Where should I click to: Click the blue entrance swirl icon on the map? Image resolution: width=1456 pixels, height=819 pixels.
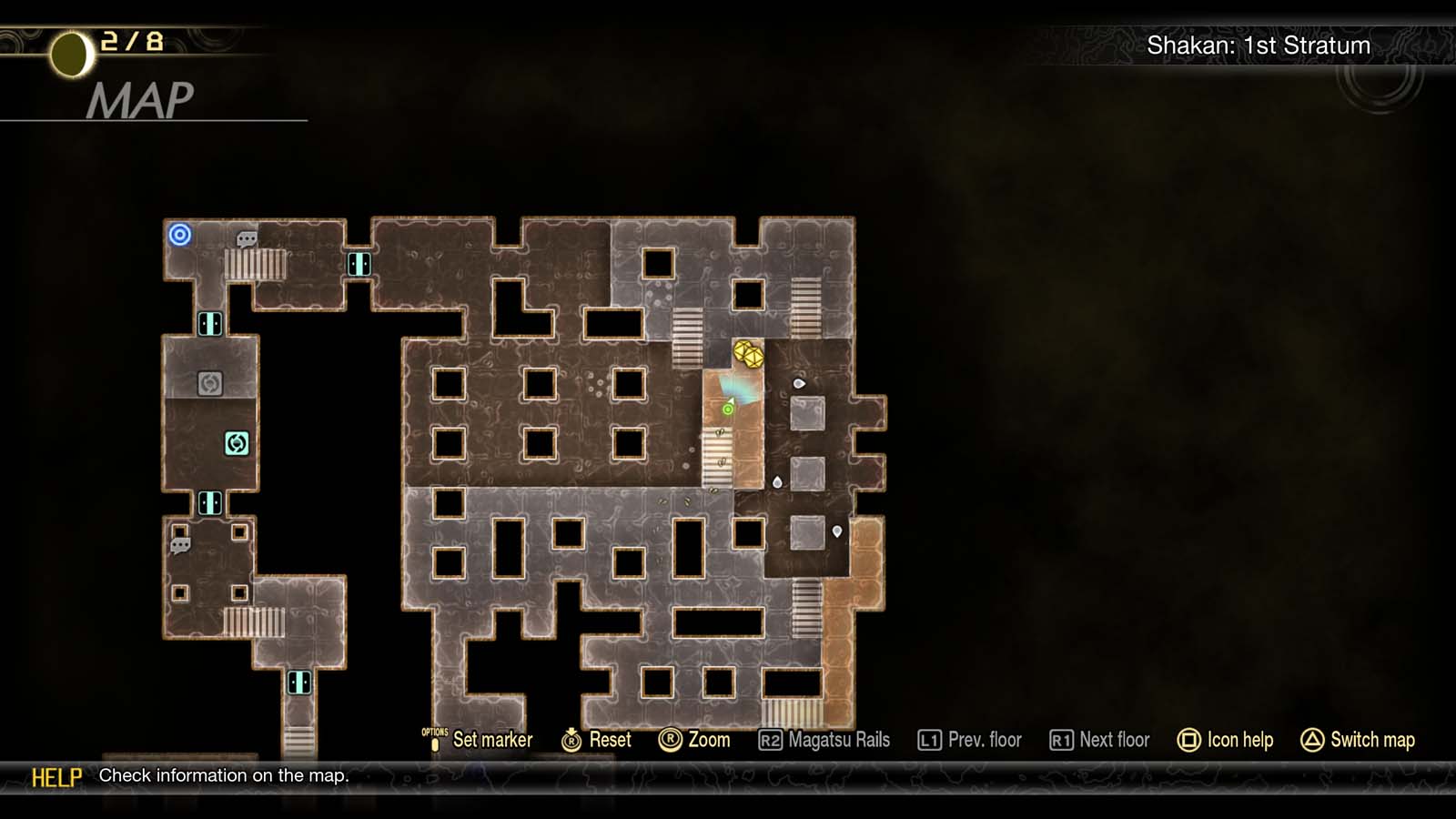click(x=180, y=236)
